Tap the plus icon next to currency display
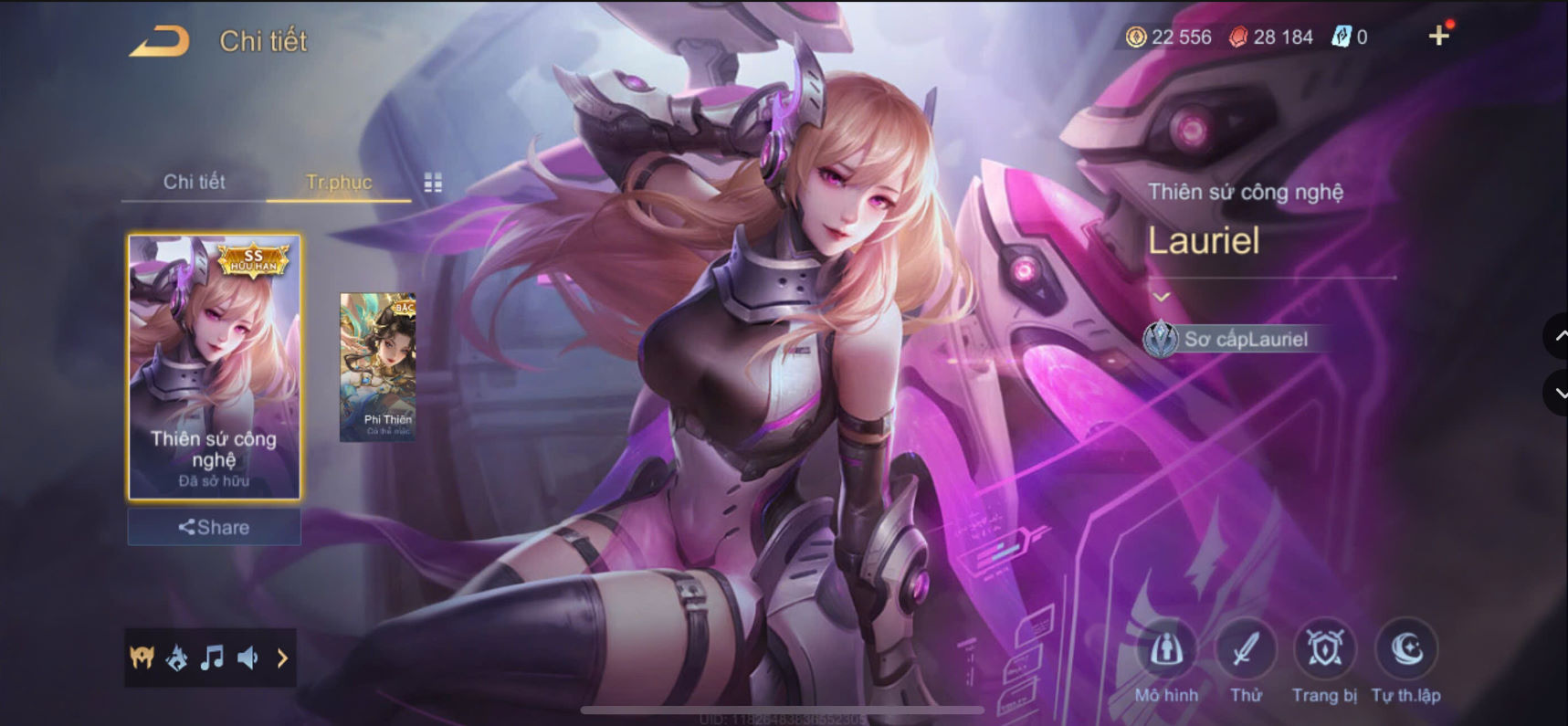 [1441, 37]
